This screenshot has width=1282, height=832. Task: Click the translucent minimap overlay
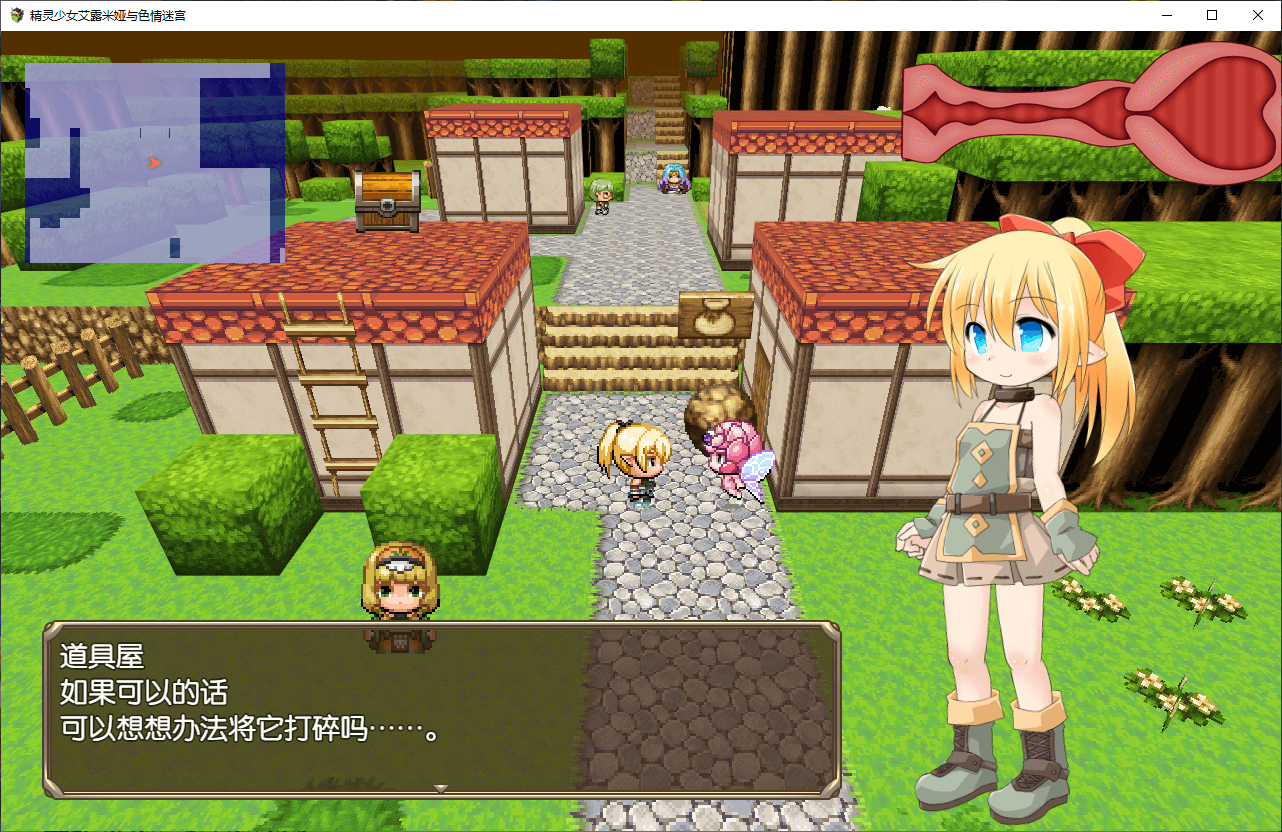[x=155, y=163]
